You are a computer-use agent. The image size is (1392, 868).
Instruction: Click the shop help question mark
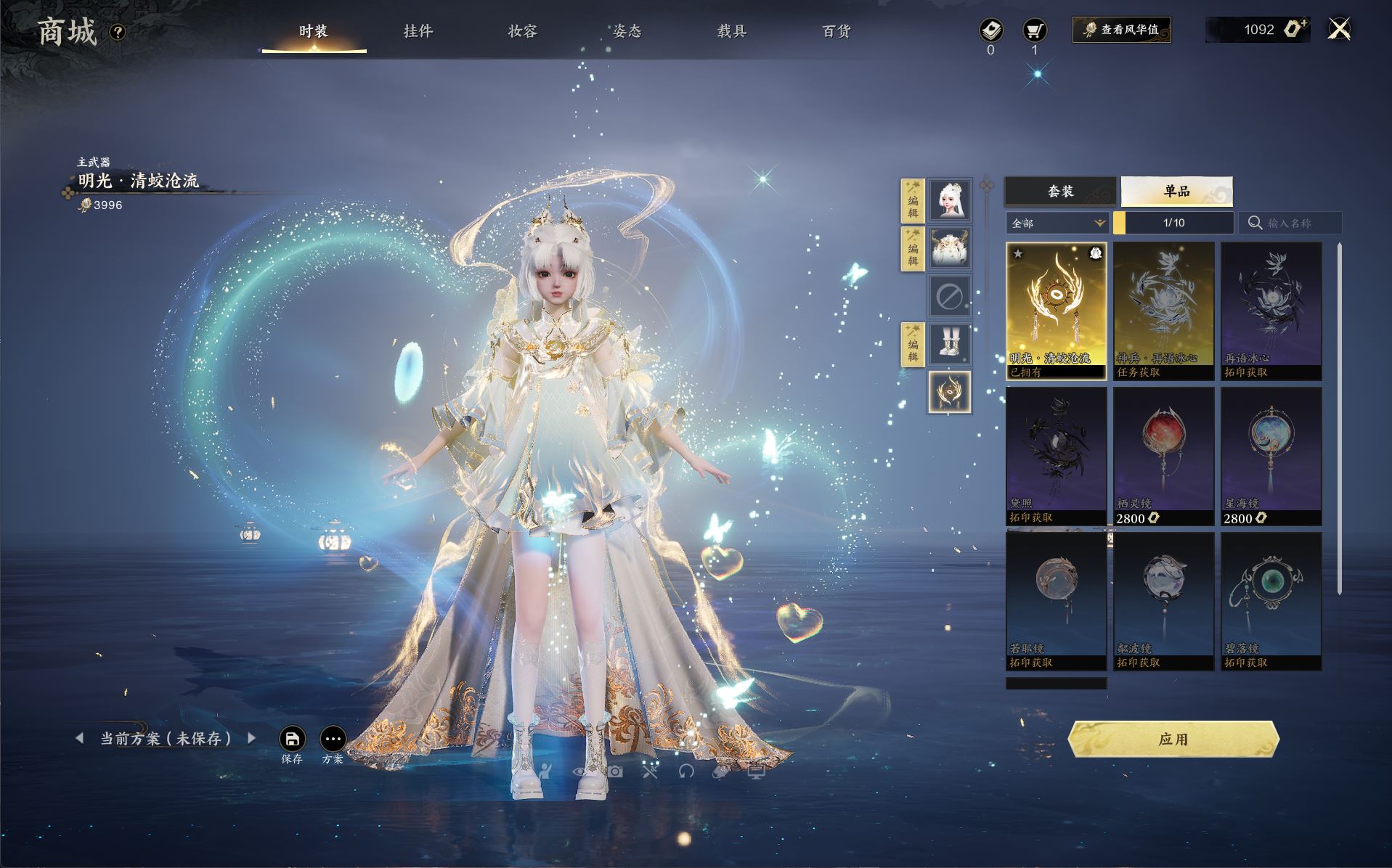pos(118,32)
